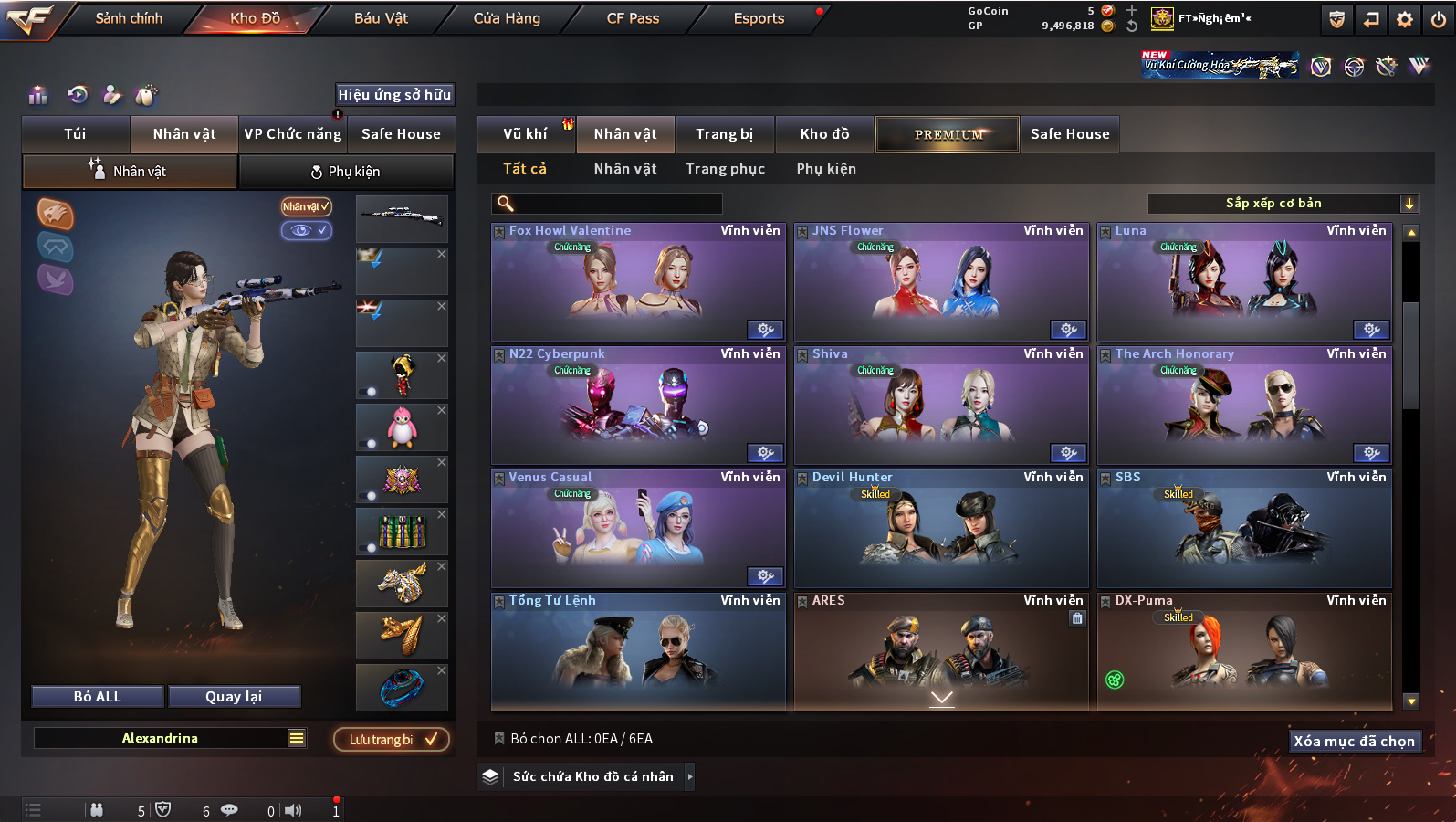Screen dimensions: 1456x822
Task: Open the Sắp xếp cơ bản dropdown
Action: point(1283,204)
